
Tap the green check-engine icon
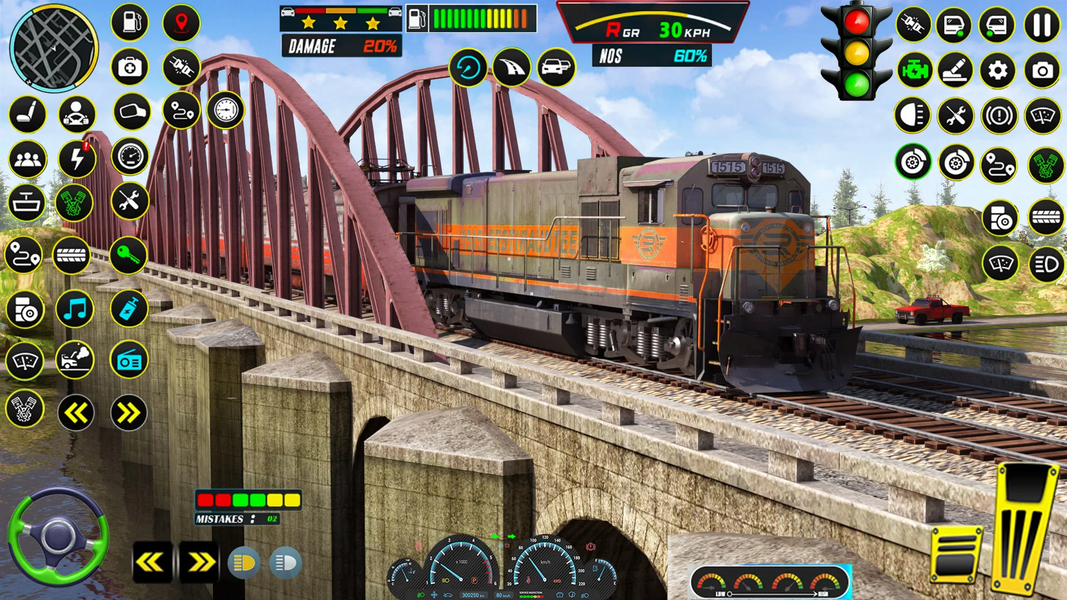[x=913, y=70]
